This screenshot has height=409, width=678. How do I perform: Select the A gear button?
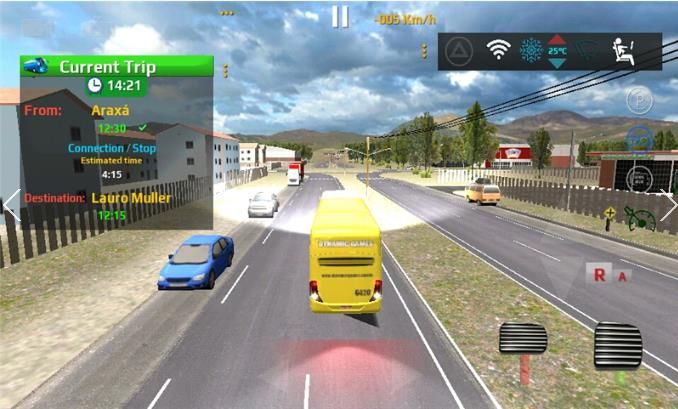623,275
